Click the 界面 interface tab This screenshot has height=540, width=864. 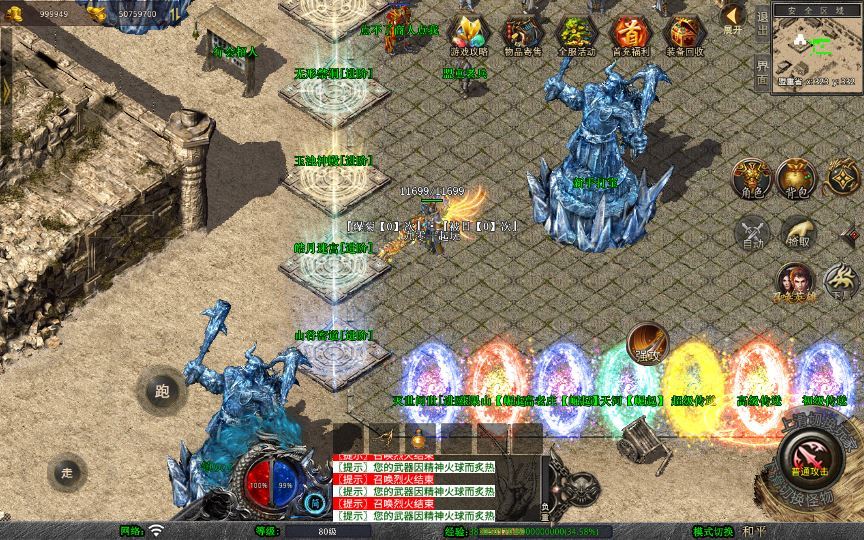tap(762, 70)
